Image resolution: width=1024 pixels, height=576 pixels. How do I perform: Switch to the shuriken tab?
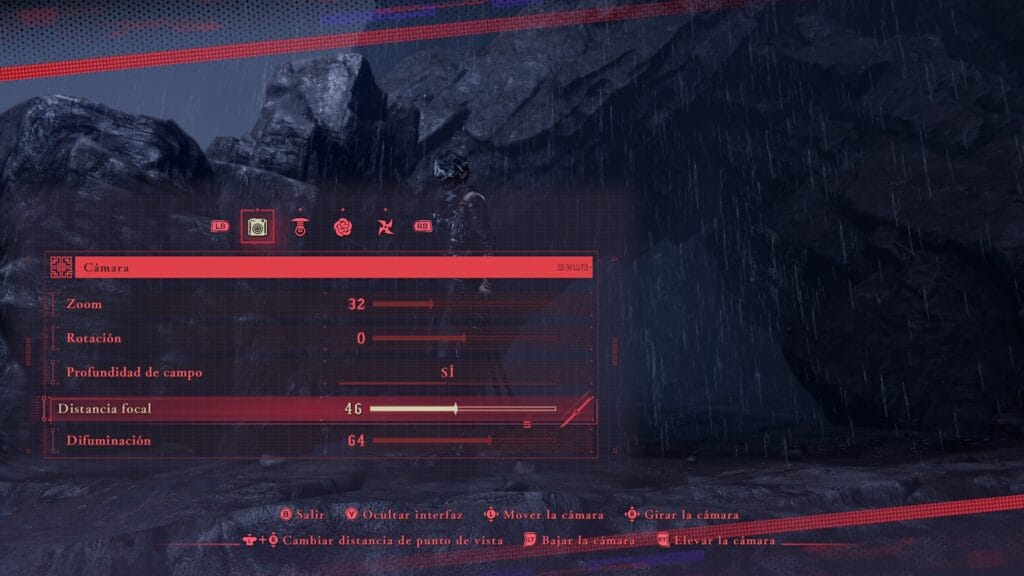point(383,227)
